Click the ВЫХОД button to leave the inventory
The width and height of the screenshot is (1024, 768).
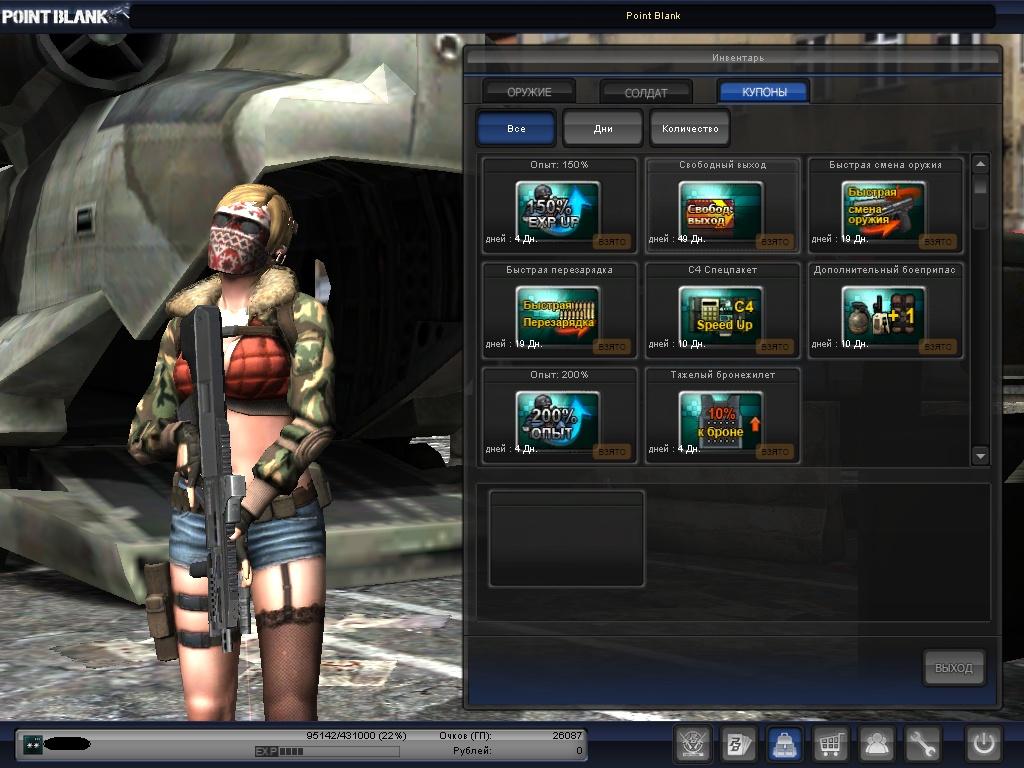954,668
